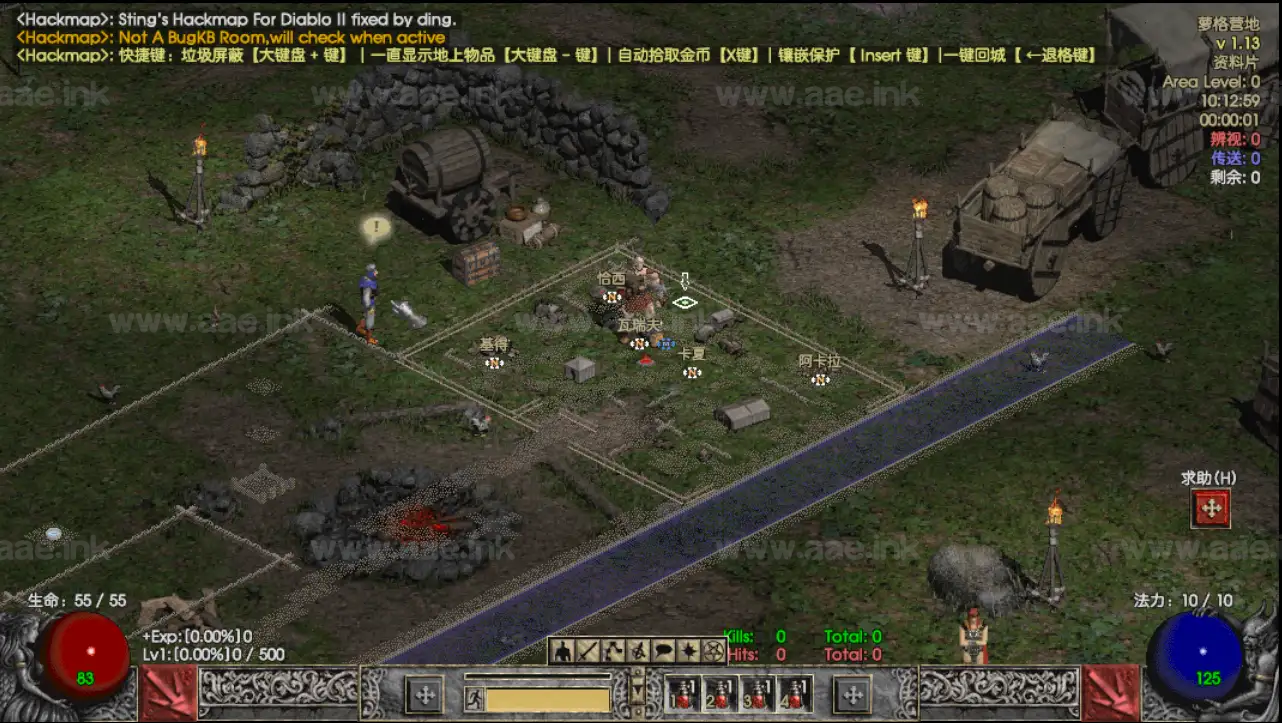Click the red 求助(H) help button

(x=1210, y=509)
